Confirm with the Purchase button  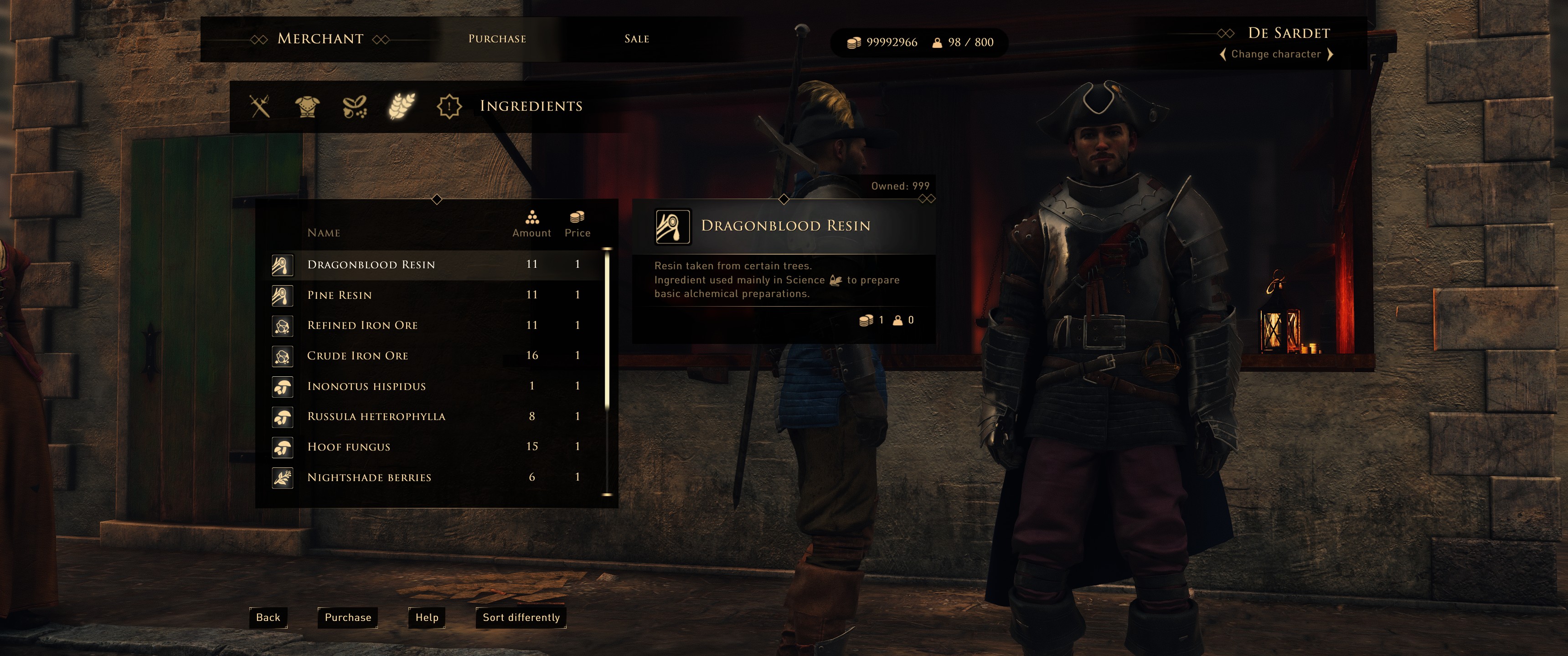348,618
